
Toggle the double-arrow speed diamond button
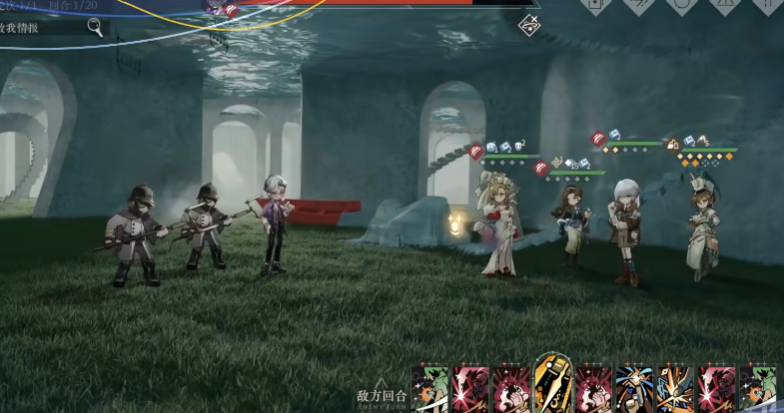click(637, 5)
